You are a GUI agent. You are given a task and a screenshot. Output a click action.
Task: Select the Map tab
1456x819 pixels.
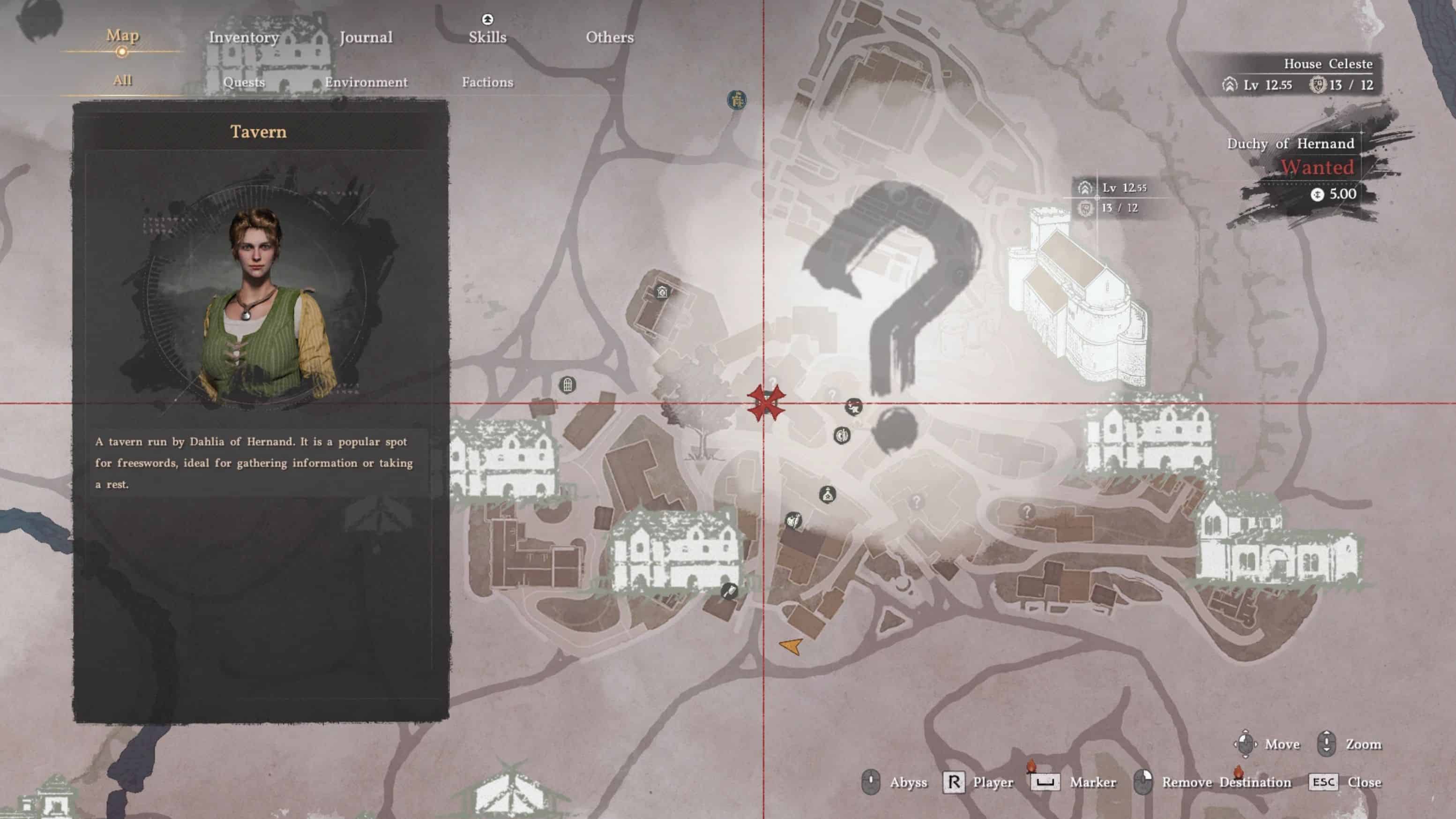tap(122, 36)
